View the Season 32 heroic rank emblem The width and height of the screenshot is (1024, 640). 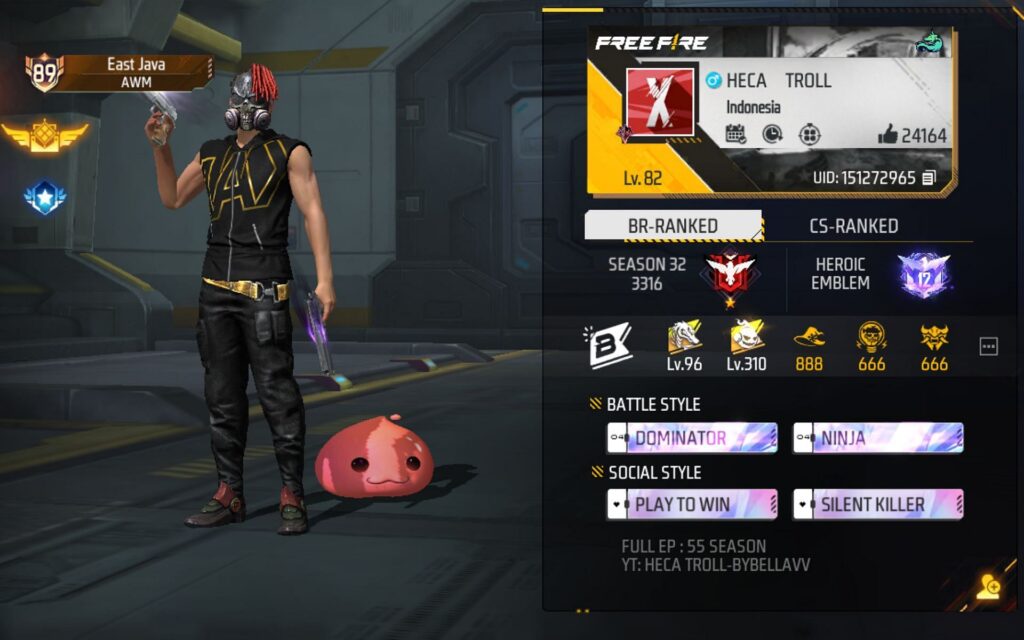pos(729,273)
